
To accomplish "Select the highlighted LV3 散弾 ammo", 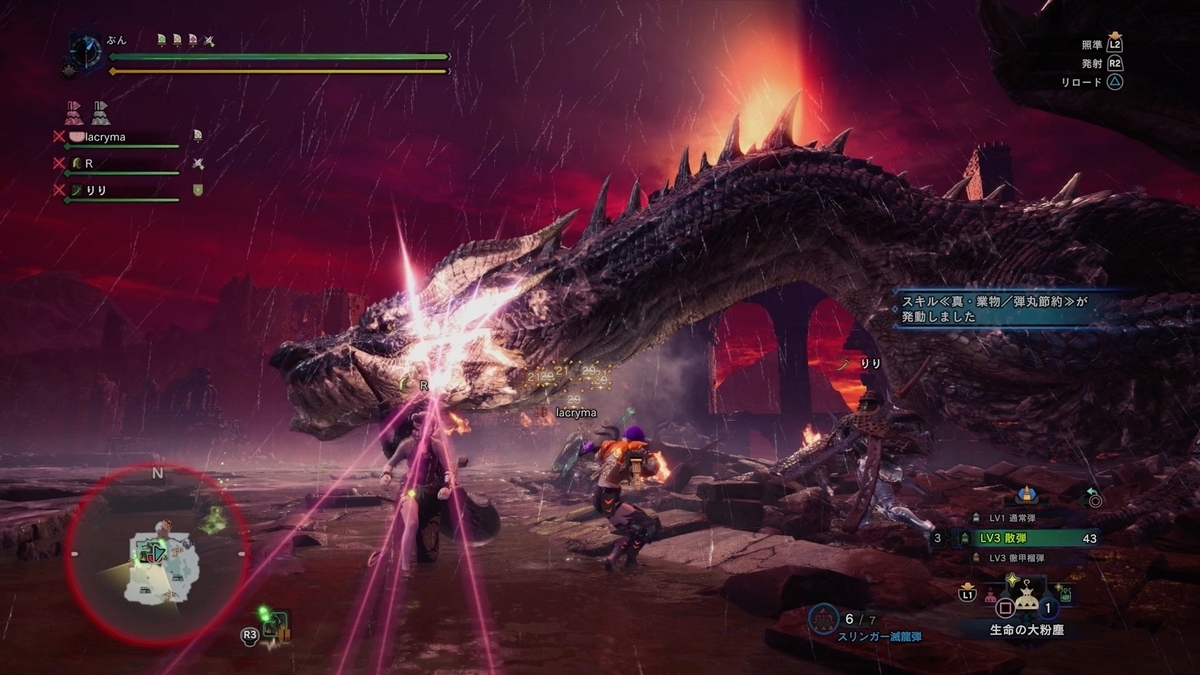I will [1030, 537].
